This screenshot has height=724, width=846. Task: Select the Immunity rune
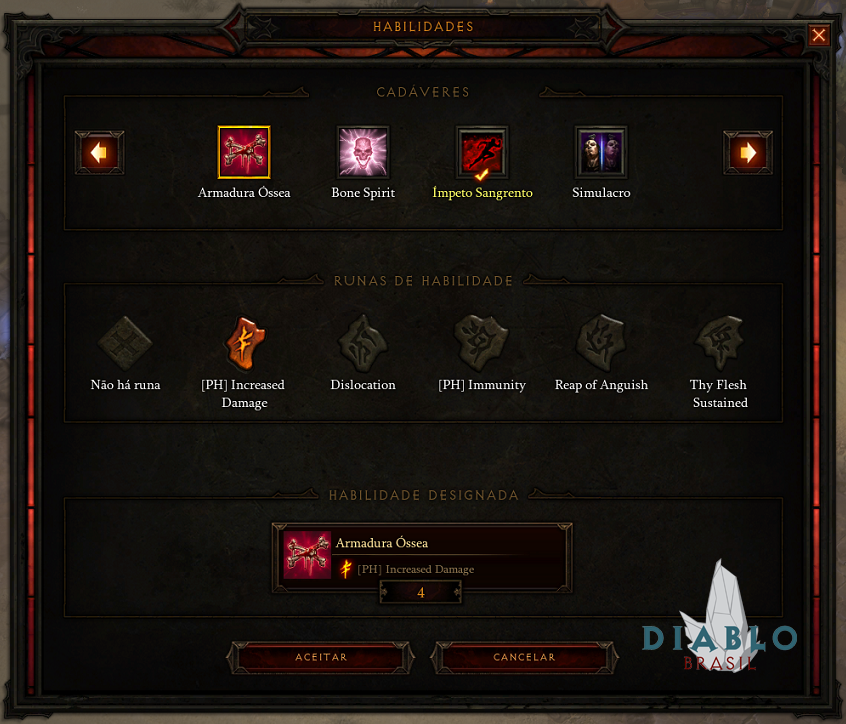[x=482, y=343]
